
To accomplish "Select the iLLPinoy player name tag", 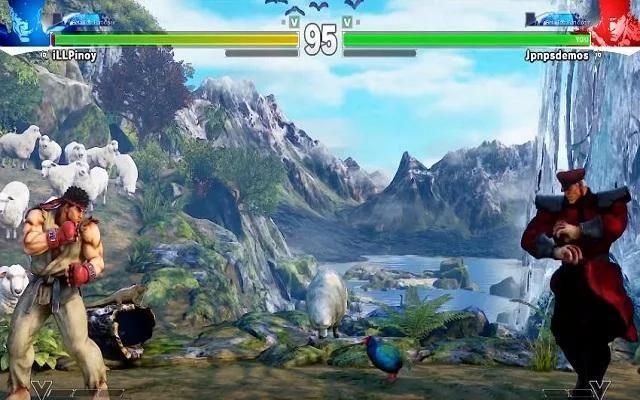I will 74,56.
